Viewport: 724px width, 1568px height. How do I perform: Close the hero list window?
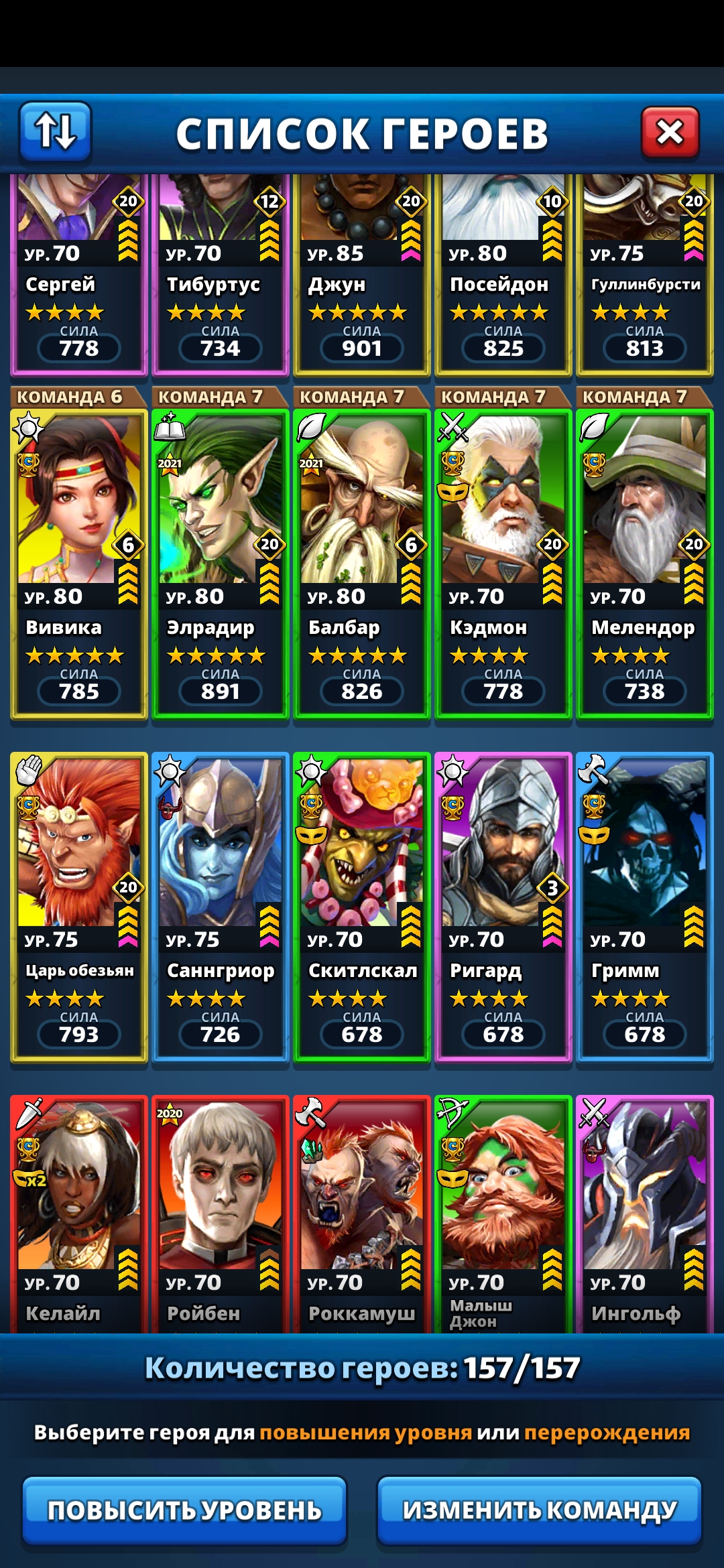(x=670, y=132)
